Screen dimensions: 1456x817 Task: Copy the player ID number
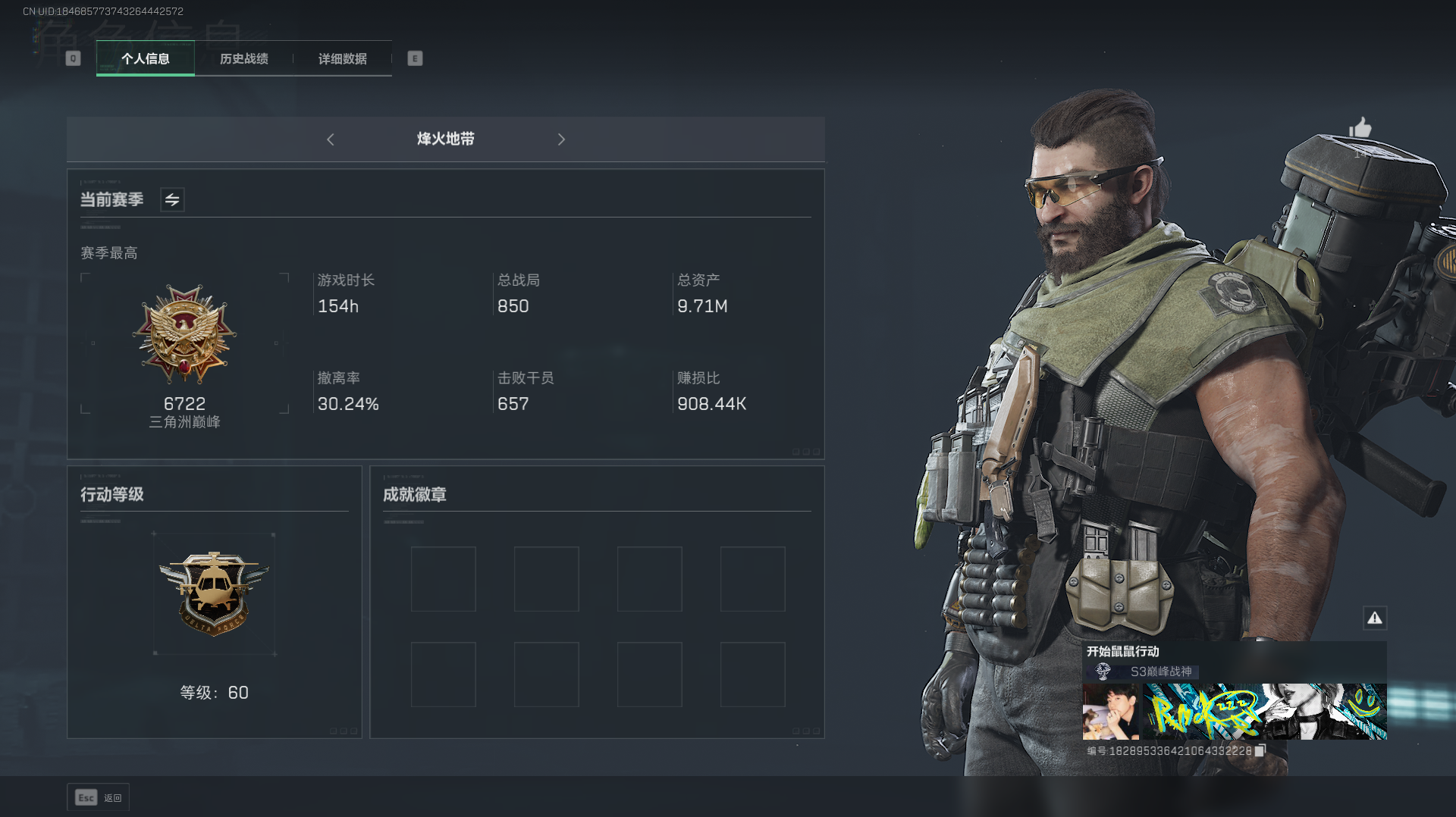1260,750
